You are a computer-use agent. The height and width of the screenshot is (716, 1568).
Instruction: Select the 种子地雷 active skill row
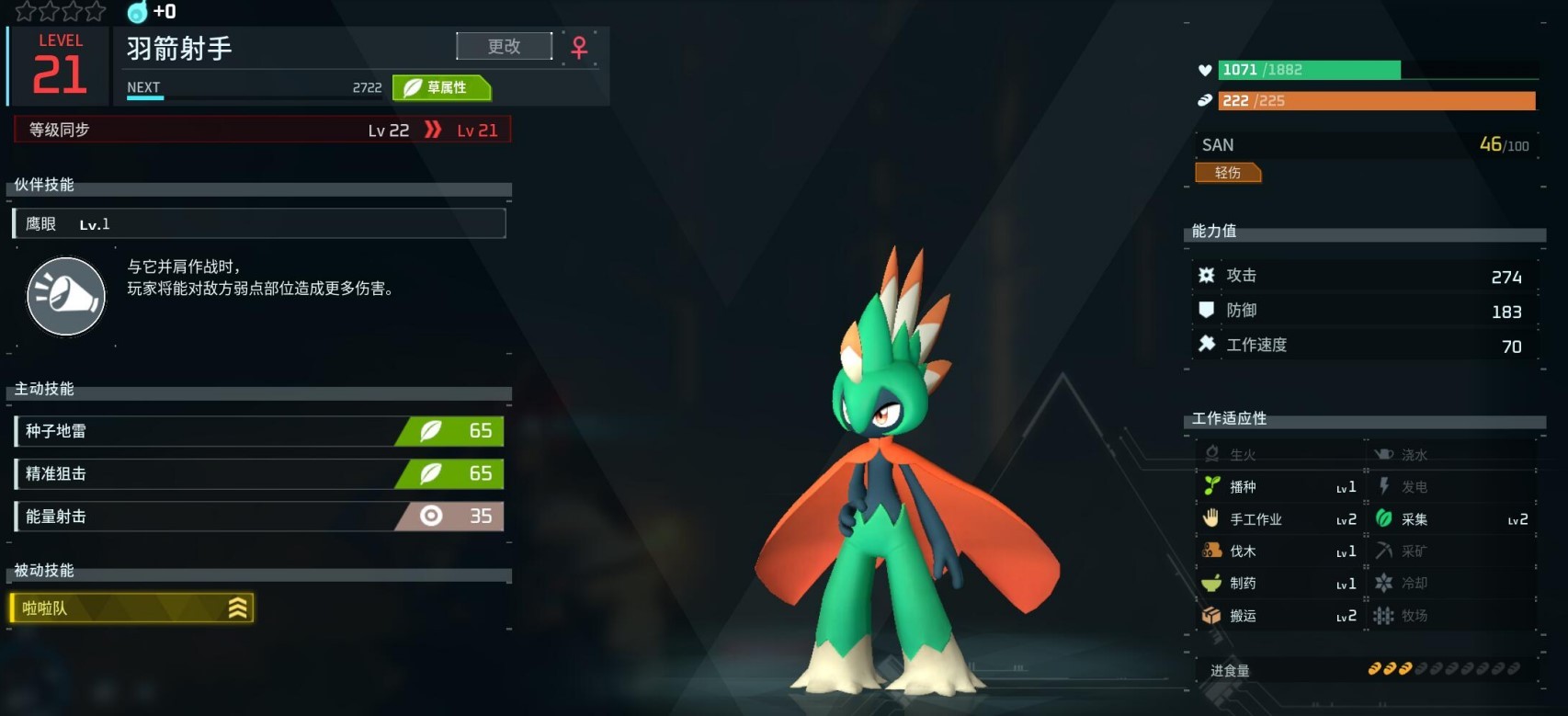click(x=258, y=431)
